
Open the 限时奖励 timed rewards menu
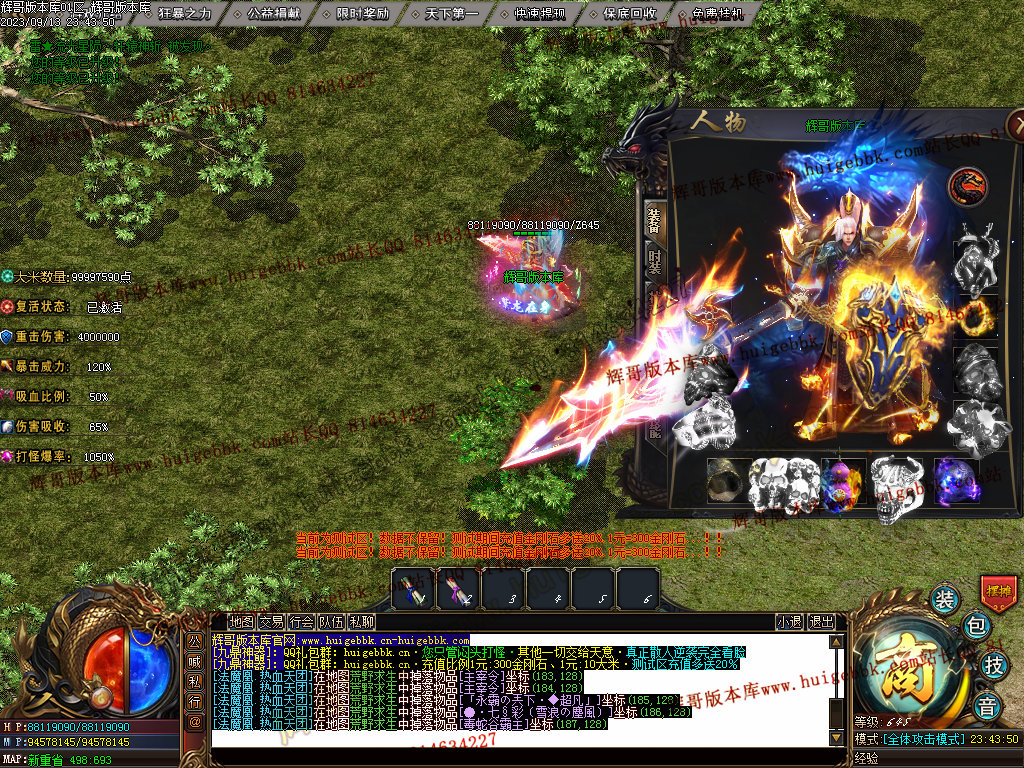[x=363, y=14]
